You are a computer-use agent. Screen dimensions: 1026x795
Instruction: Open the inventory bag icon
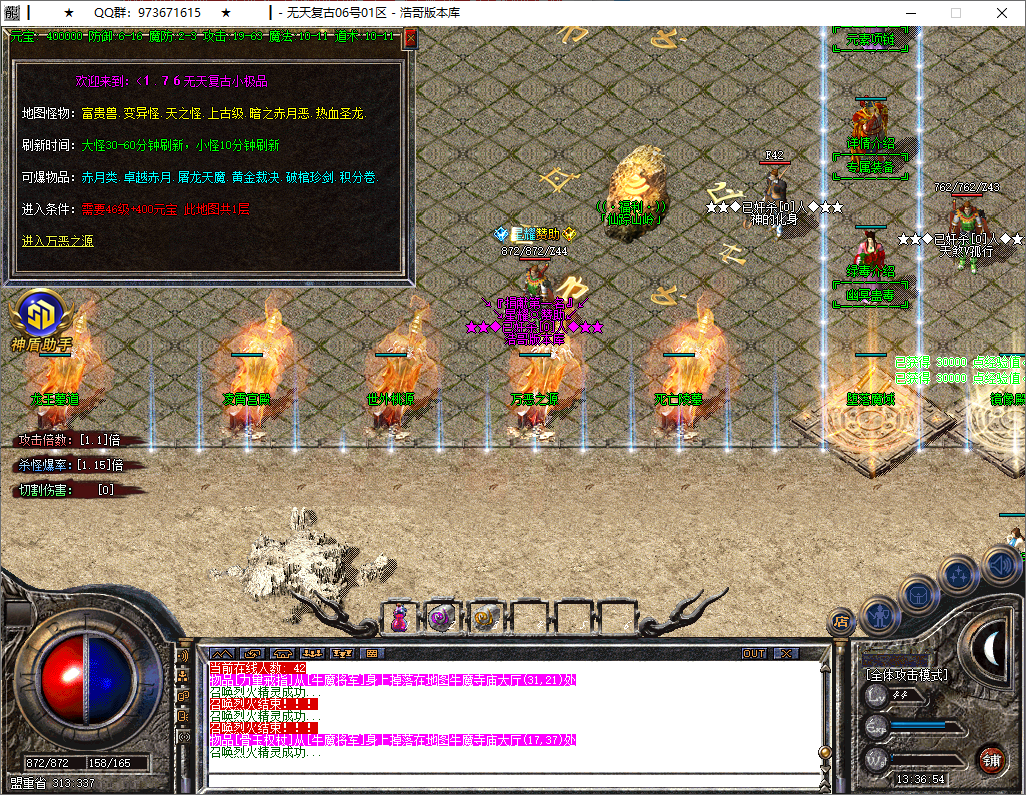click(919, 595)
